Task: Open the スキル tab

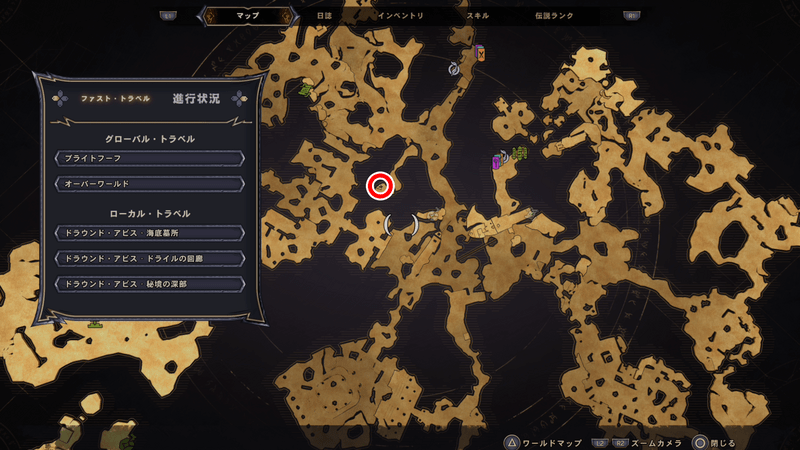Action: click(x=478, y=16)
